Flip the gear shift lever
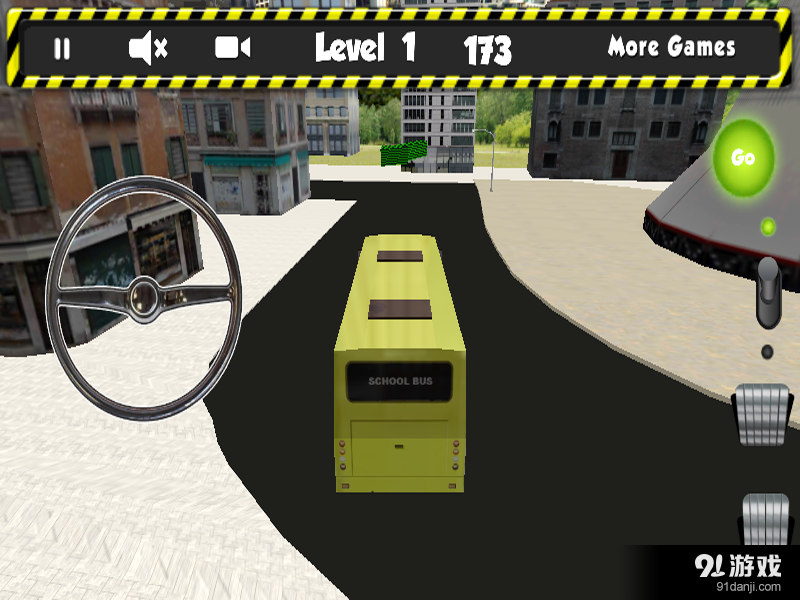Image resolution: width=800 pixels, height=600 pixels. click(768, 292)
